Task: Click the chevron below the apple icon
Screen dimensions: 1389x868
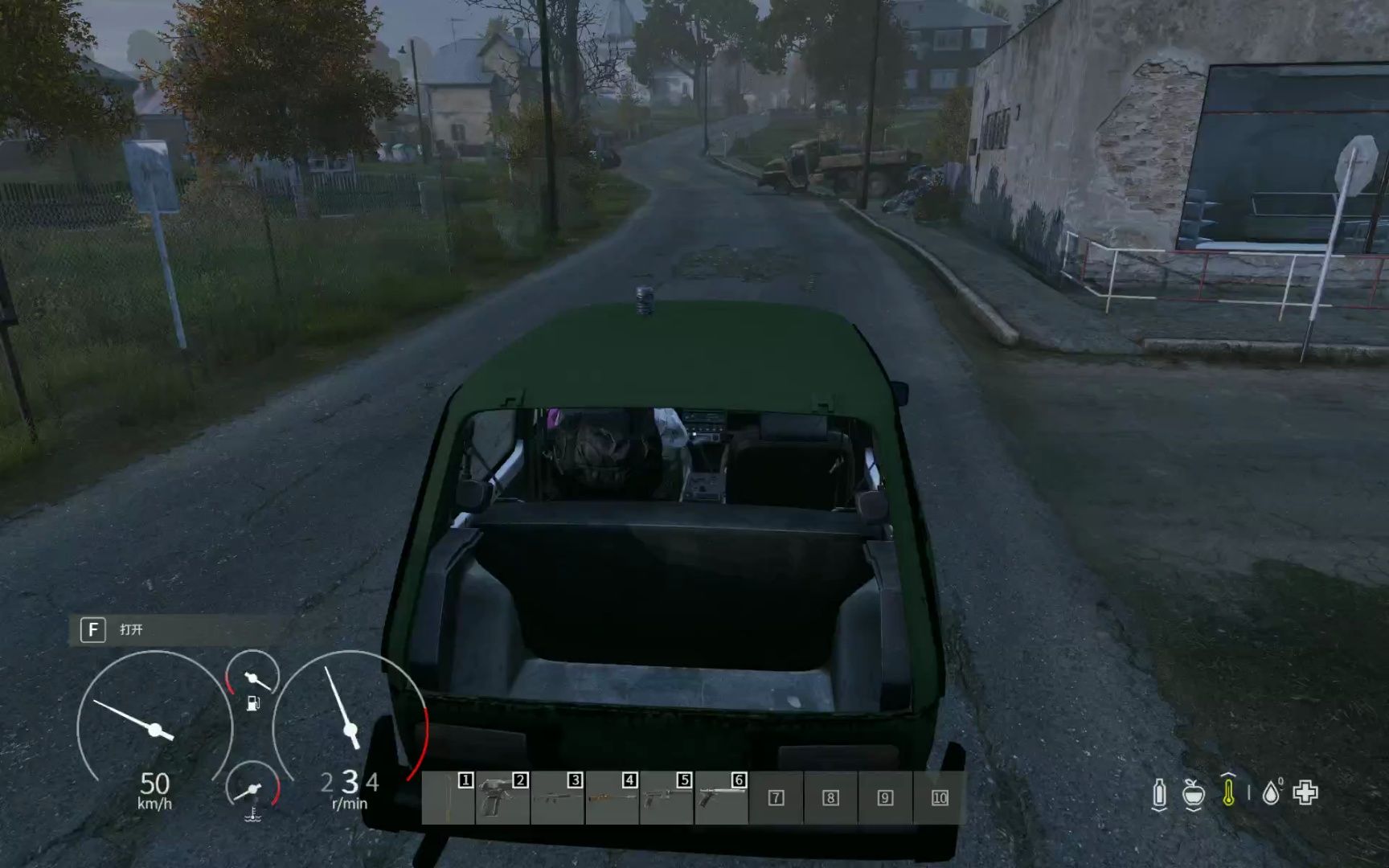Action: tap(1194, 810)
